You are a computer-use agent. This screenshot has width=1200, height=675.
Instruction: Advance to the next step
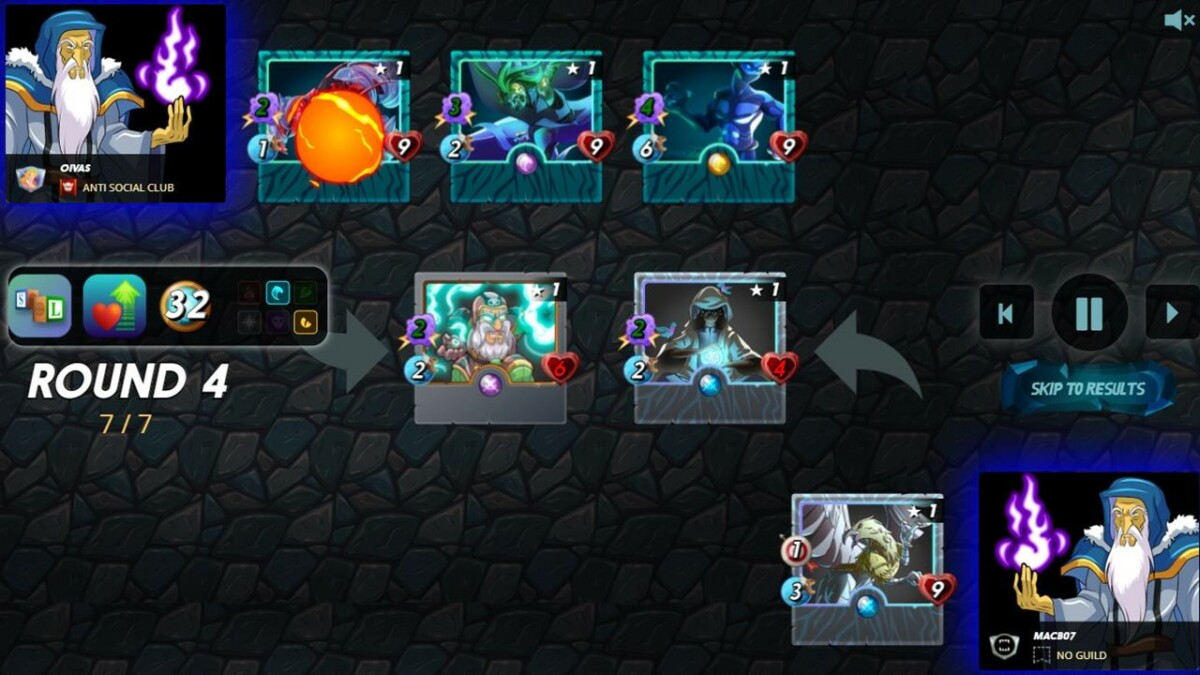click(1172, 314)
